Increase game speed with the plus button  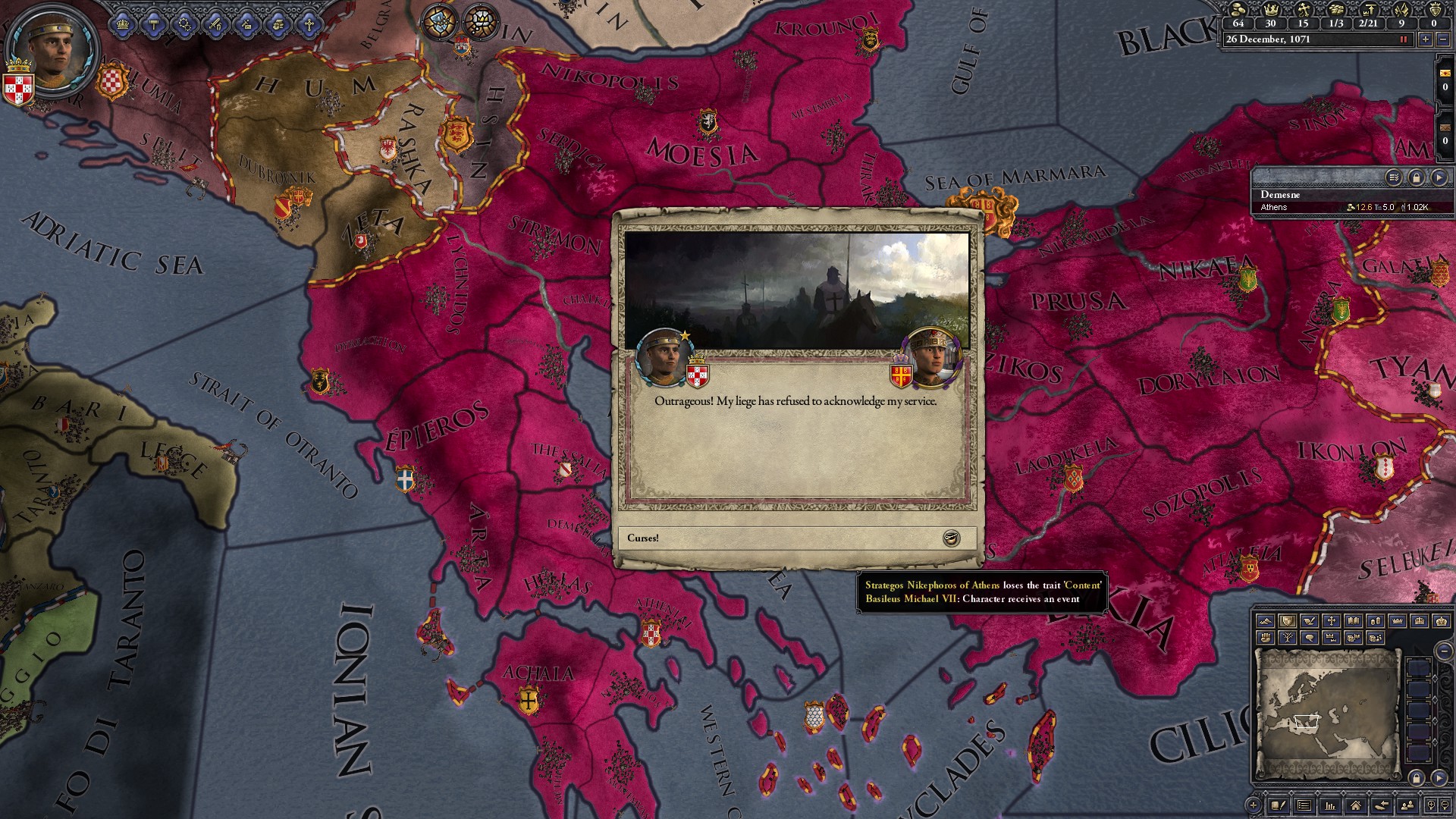tap(1426, 39)
